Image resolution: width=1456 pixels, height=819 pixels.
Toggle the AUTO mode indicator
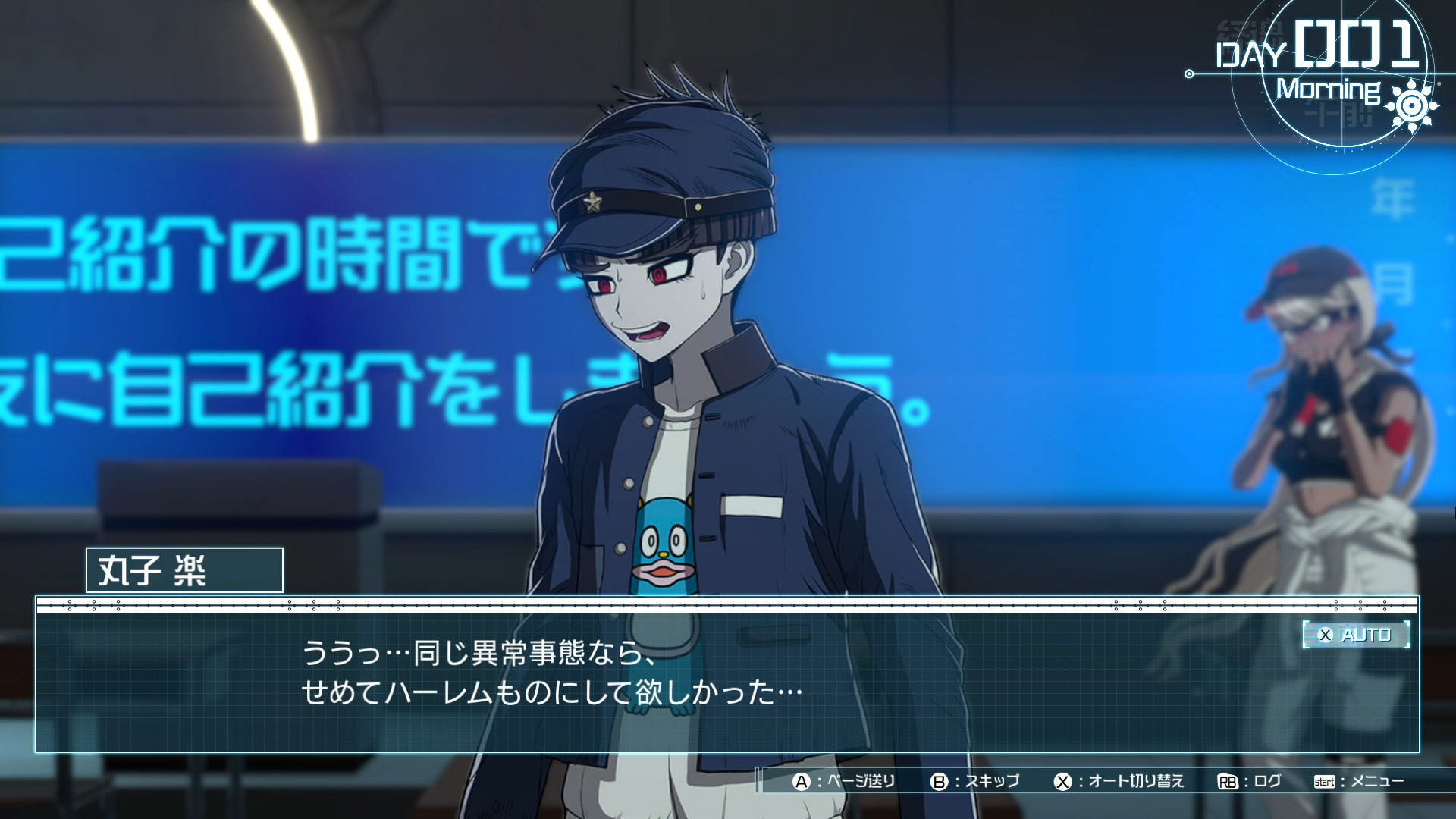1356,635
